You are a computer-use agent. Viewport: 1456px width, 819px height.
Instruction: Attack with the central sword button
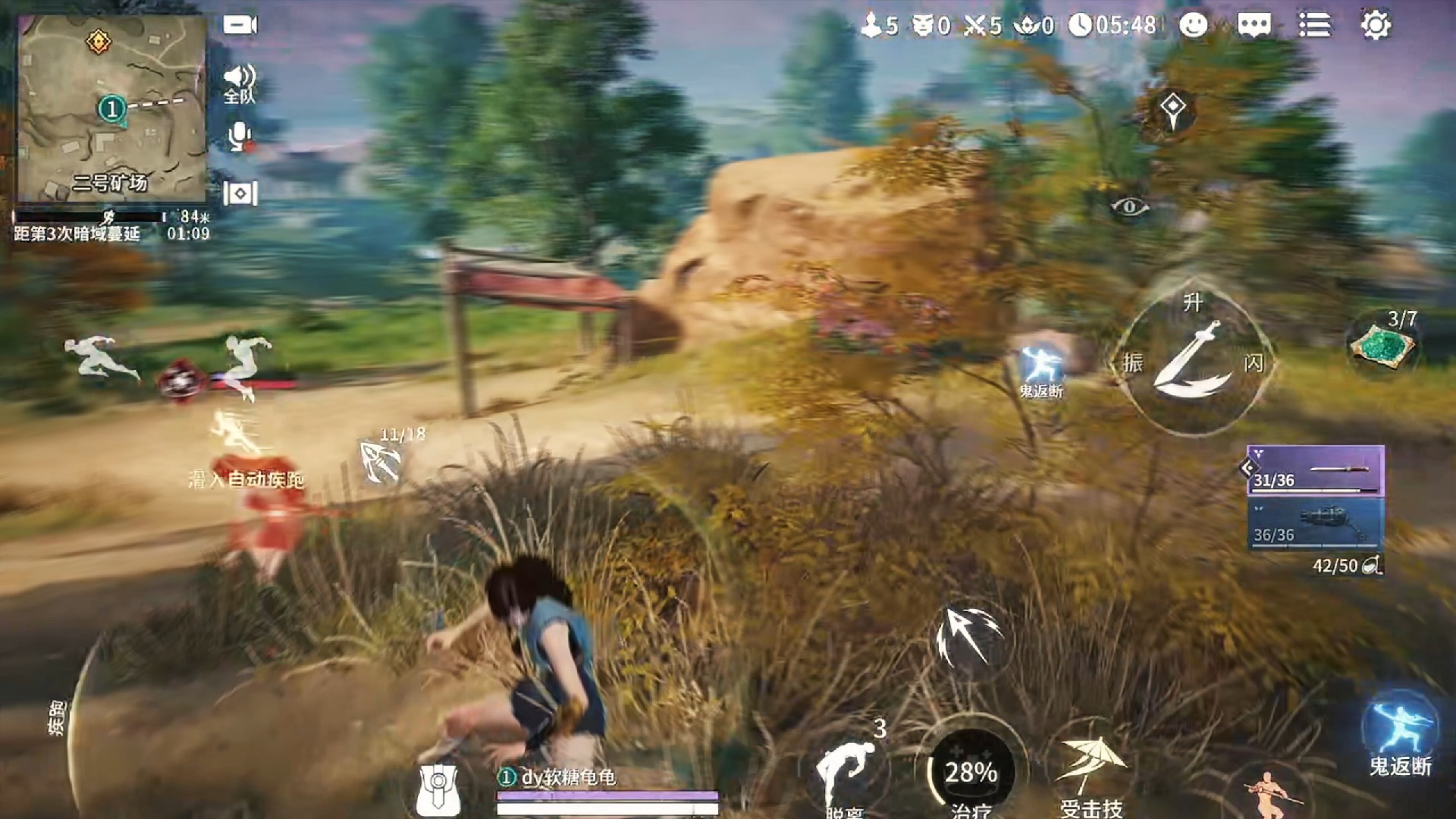(1192, 362)
